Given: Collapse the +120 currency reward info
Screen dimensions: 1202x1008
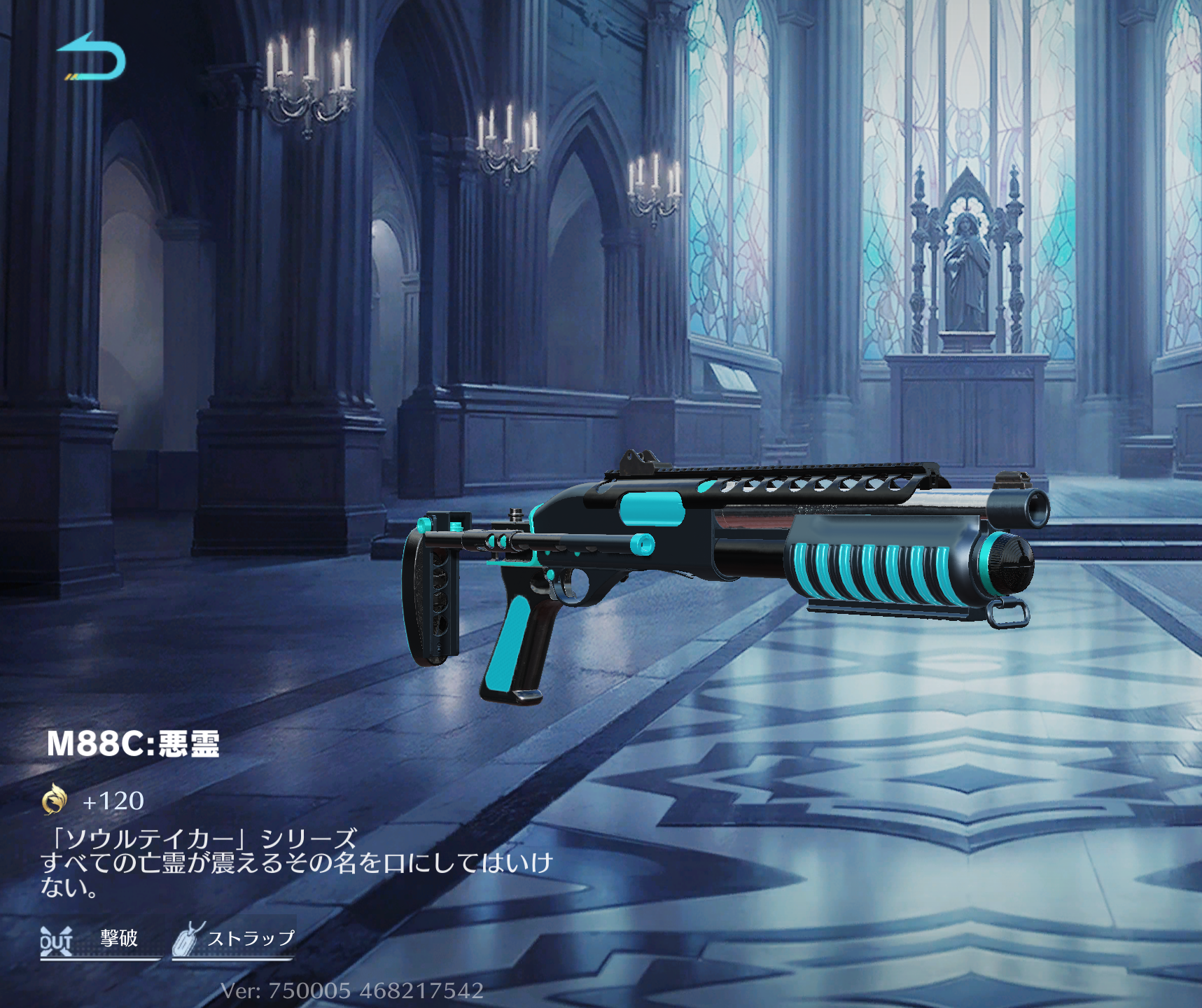Looking at the screenshot, I should [112, 802].
